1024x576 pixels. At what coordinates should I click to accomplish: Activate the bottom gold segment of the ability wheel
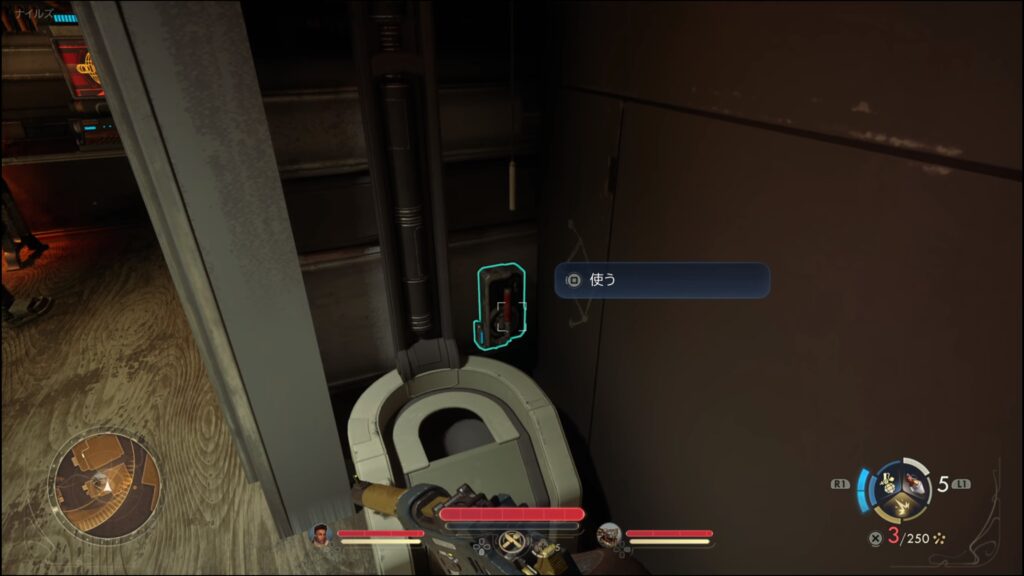coord(900,505)
